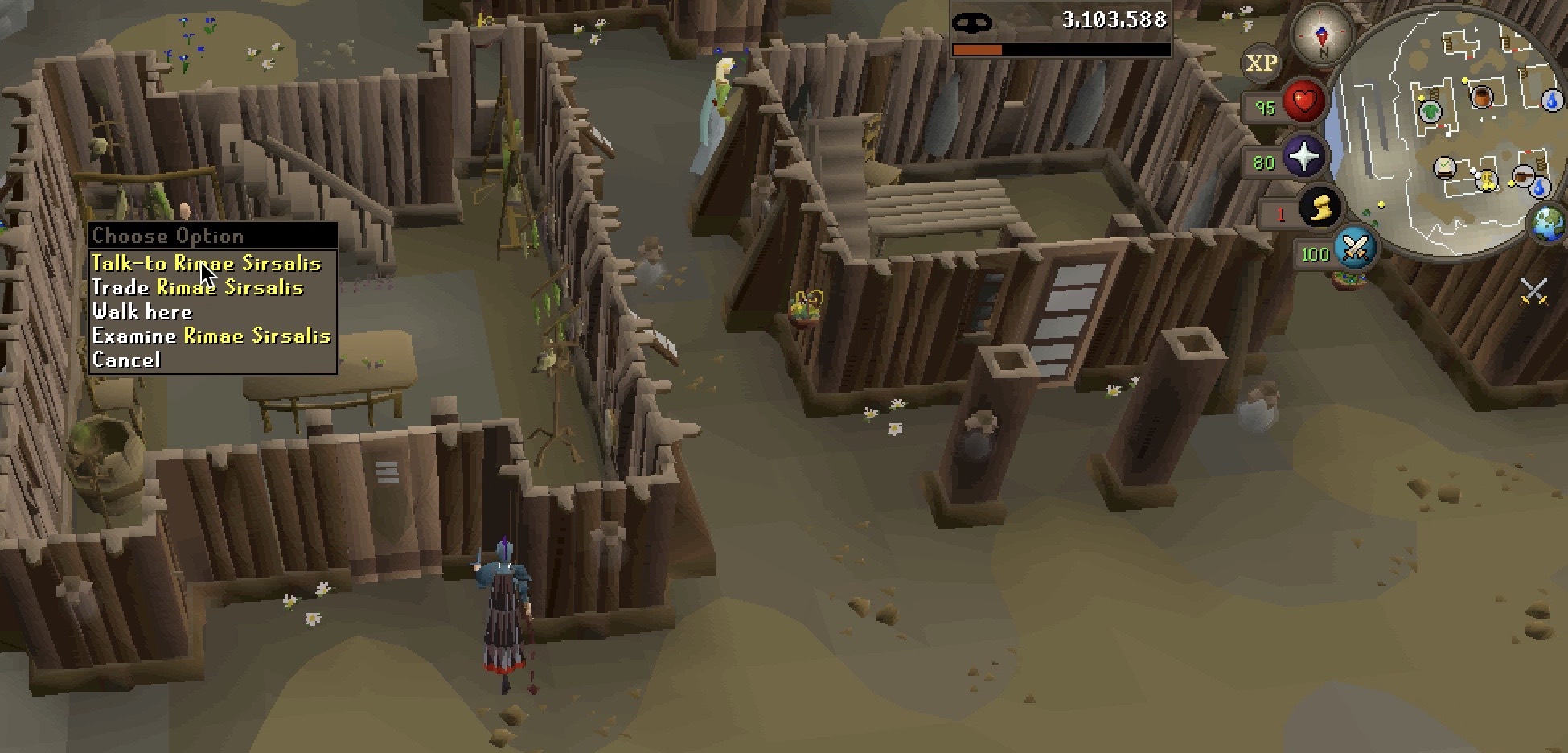Activate quick-prayers via the prayer orb
This screenshot has width=1568, height=753.
1303,158
